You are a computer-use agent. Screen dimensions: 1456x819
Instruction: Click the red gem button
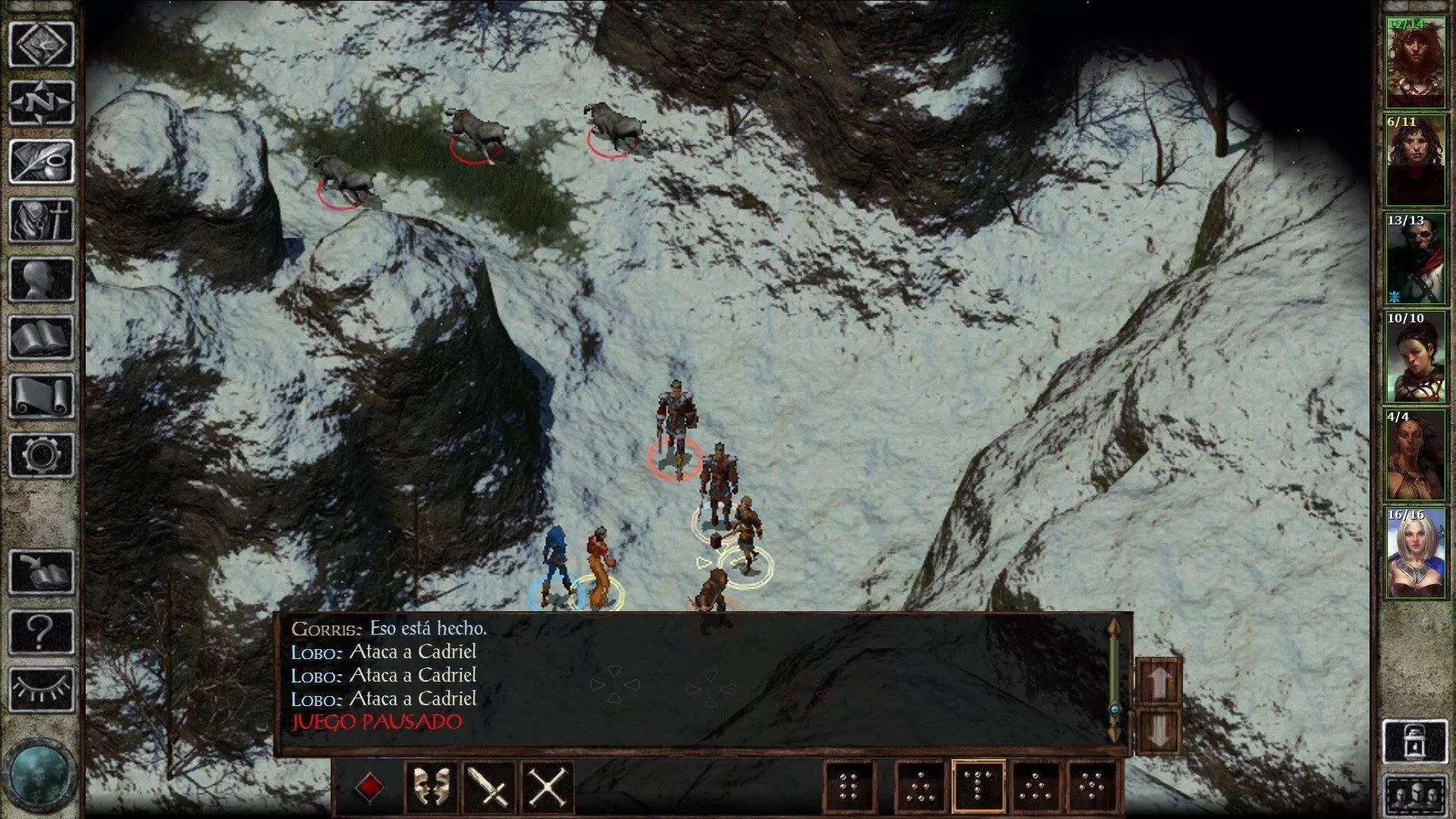[369, 787]
